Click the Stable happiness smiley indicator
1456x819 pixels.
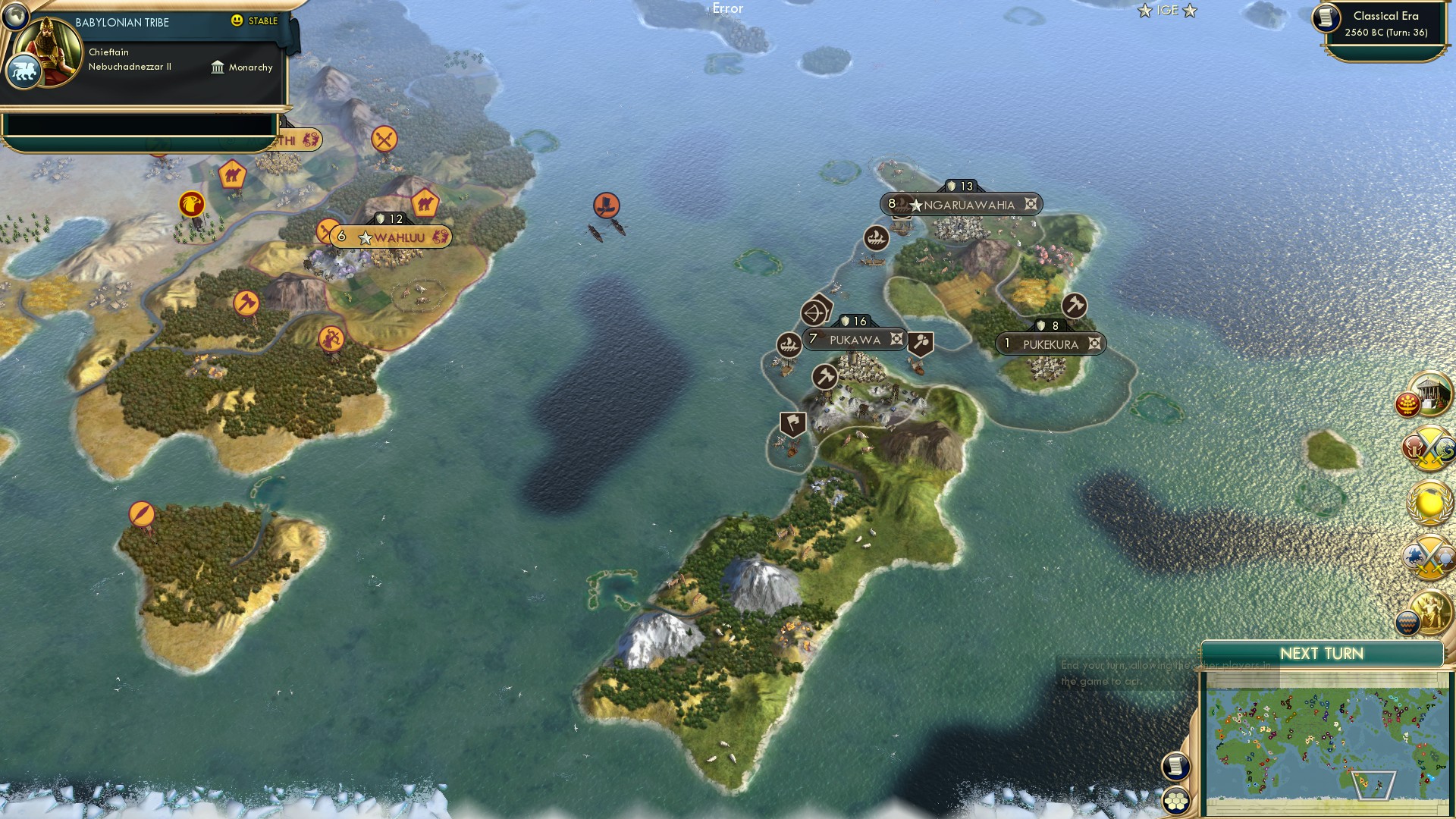pos(237,21)
